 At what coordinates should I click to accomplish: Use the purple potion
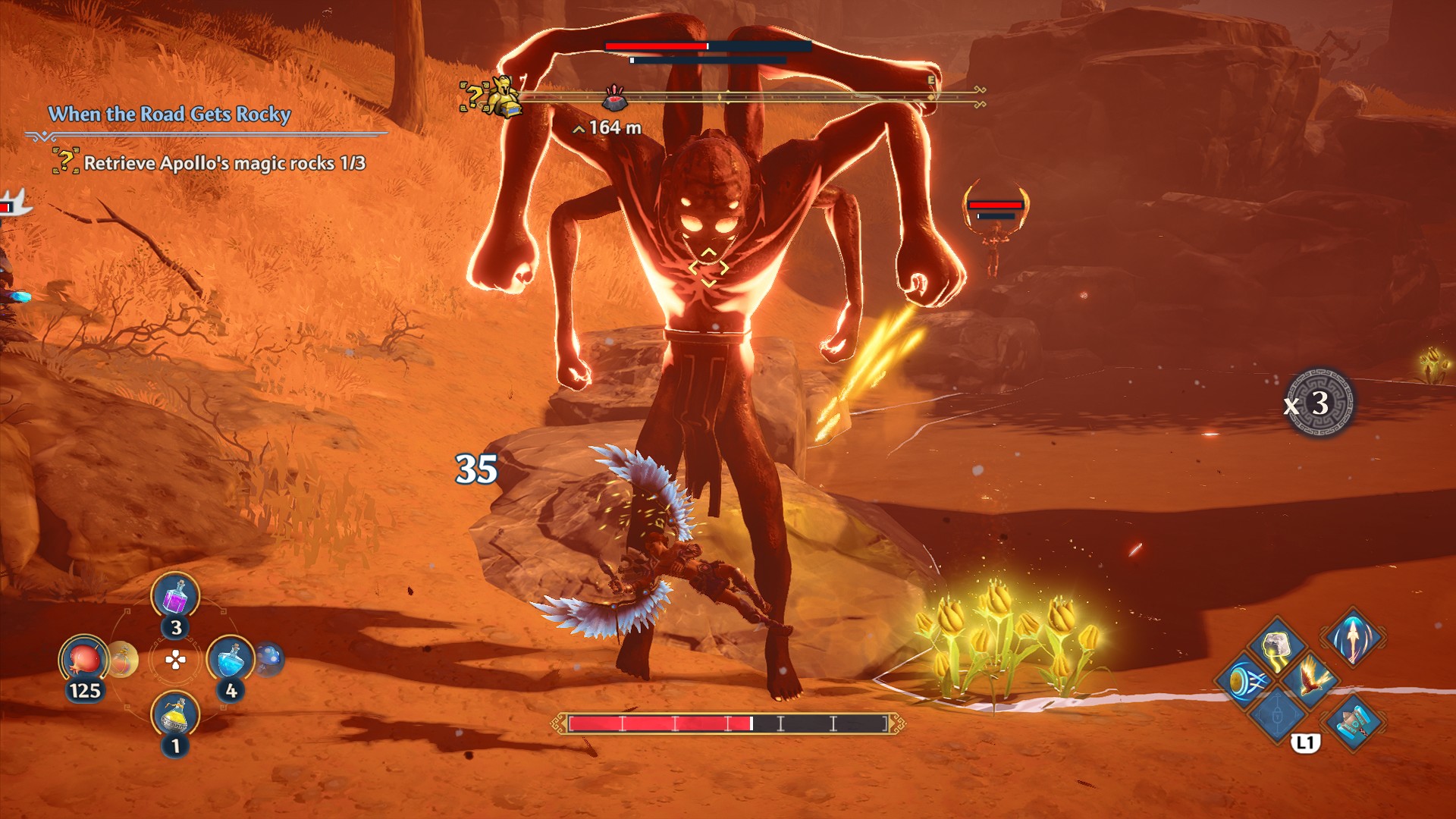(x=175, y=596)
